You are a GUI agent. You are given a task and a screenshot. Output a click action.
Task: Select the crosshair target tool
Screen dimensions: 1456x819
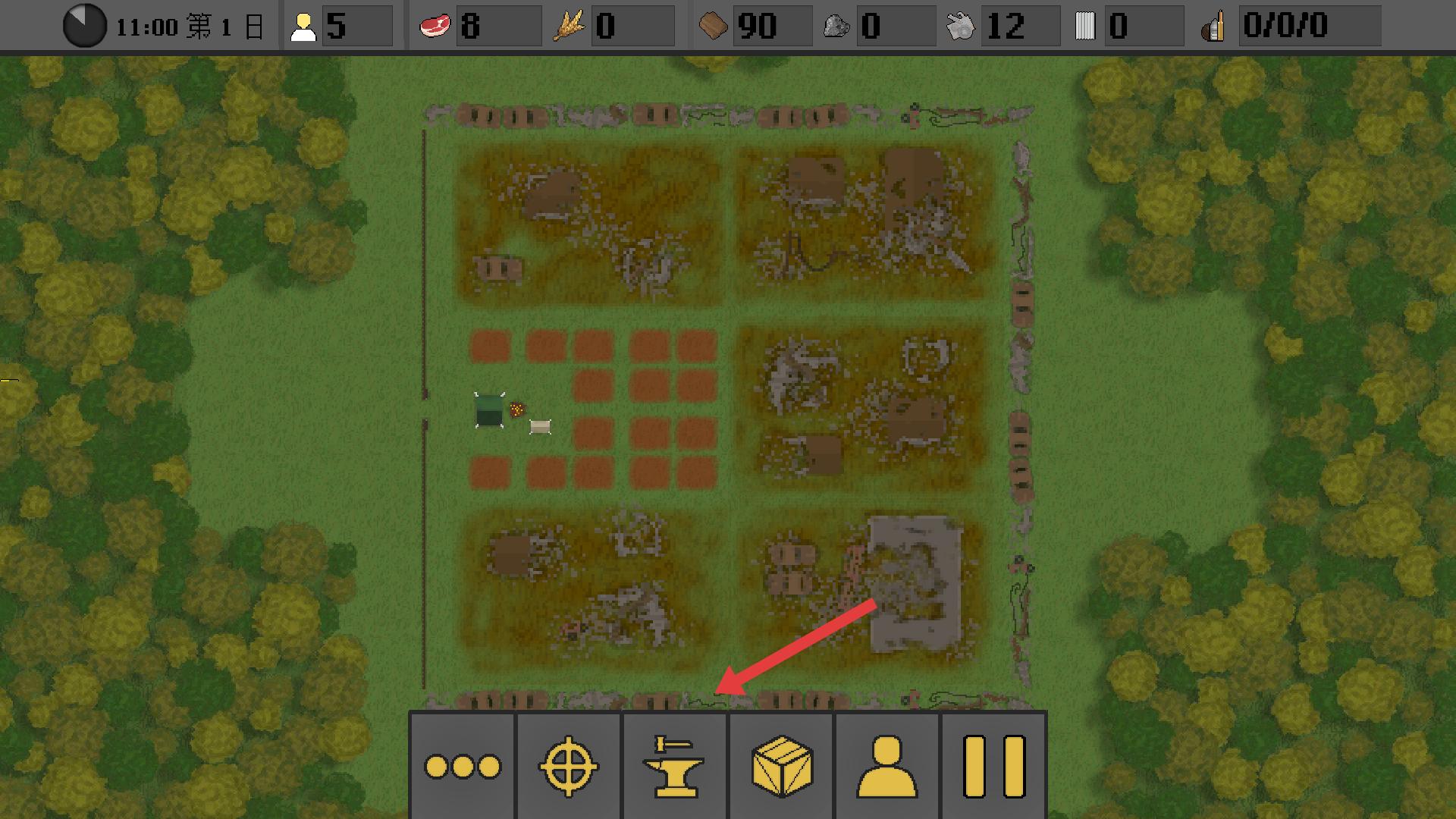[569, 766]
